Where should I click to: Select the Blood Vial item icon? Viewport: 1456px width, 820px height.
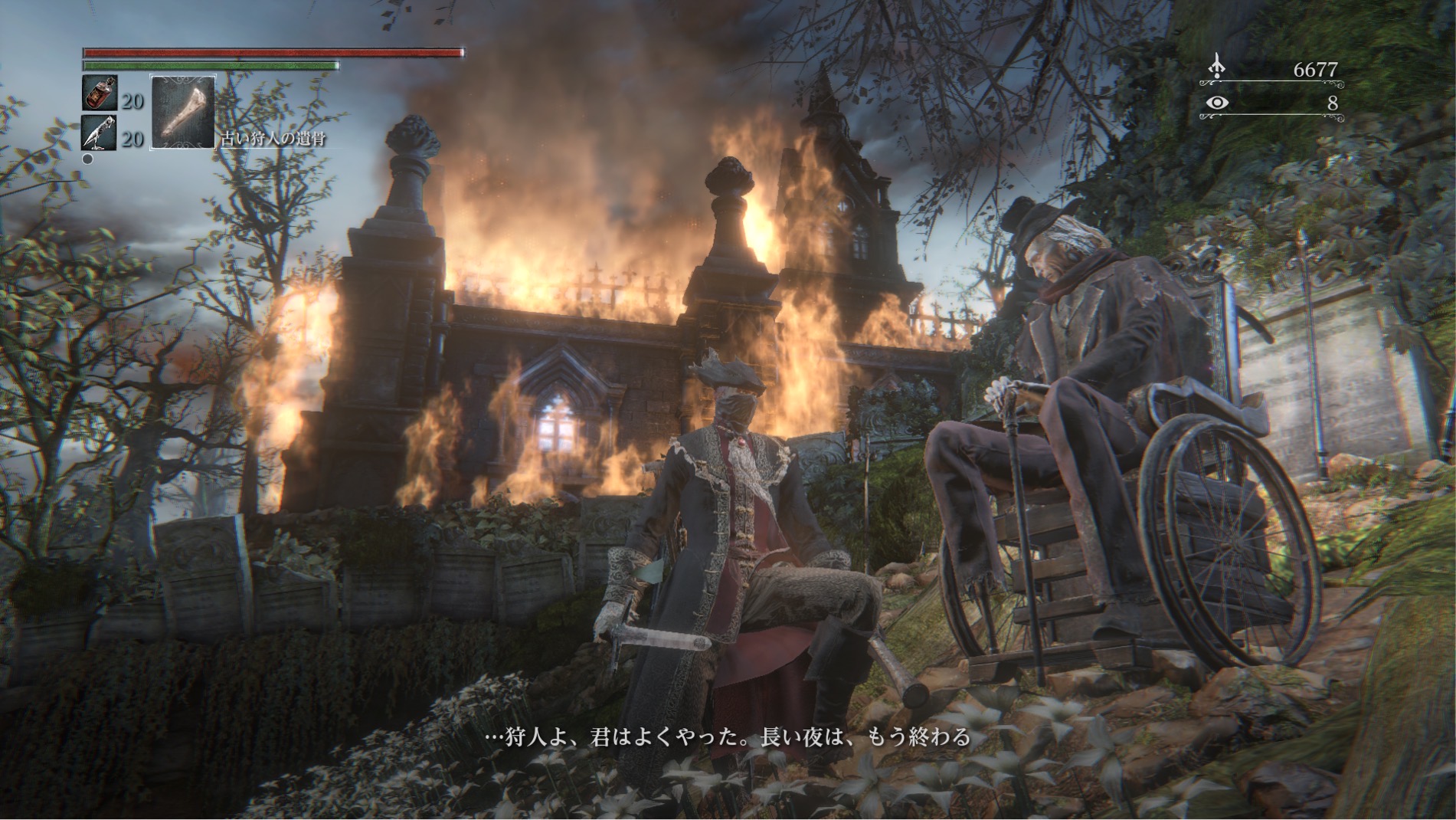100,93
